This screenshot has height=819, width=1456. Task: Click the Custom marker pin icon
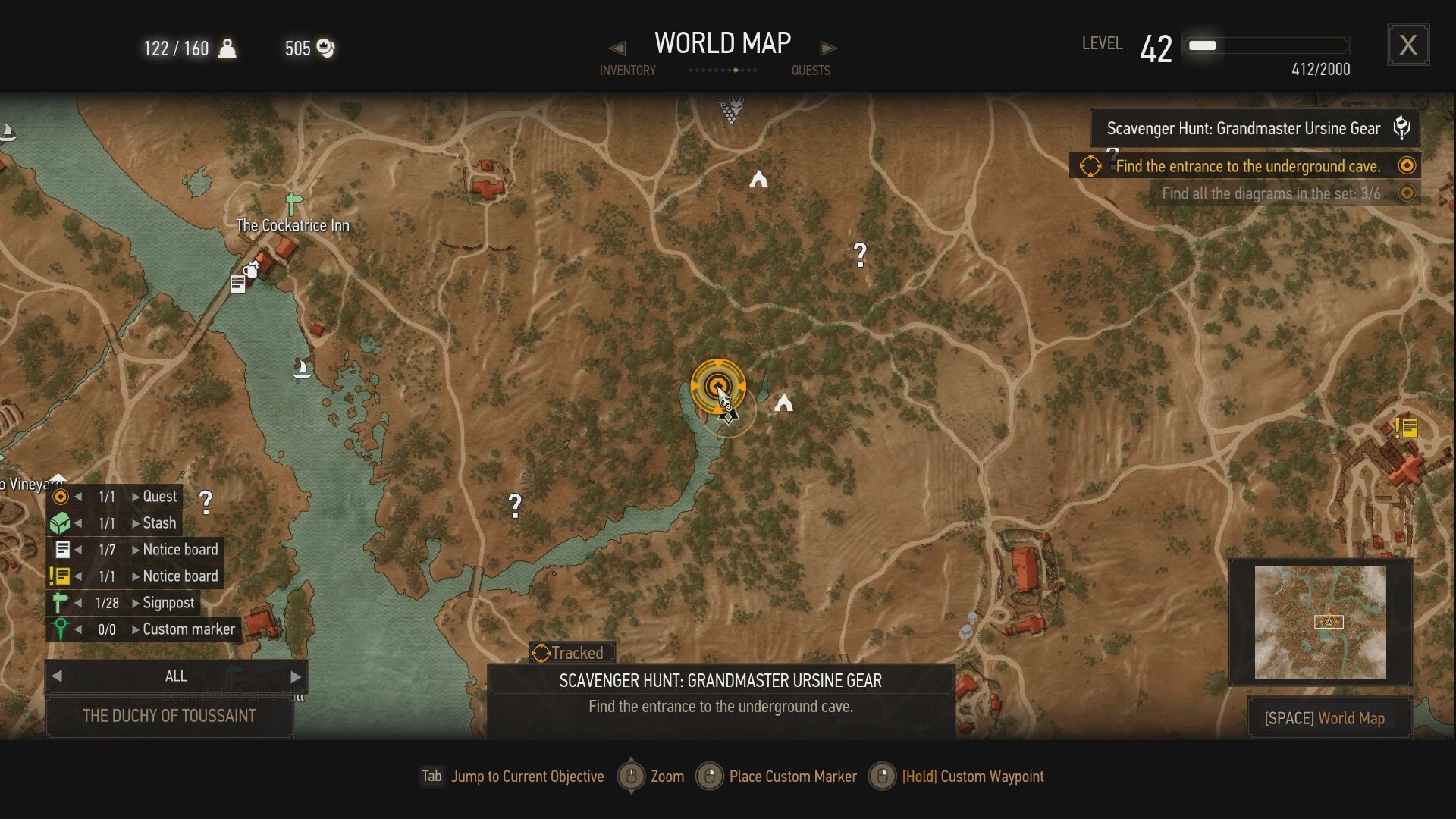click(62, 629)
